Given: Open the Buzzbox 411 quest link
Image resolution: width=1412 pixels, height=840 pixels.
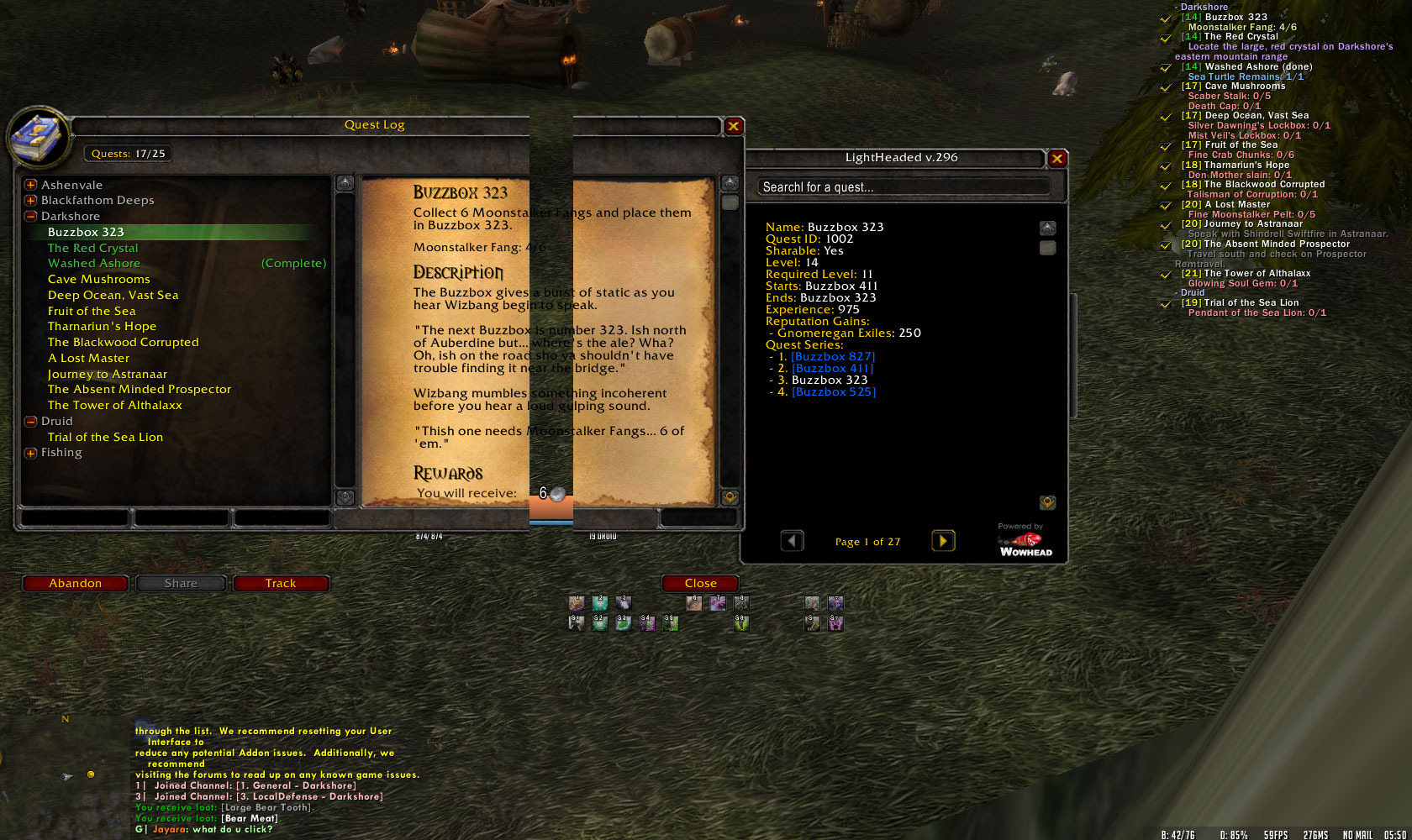Looking at the screenshot, I should point(833,368).
